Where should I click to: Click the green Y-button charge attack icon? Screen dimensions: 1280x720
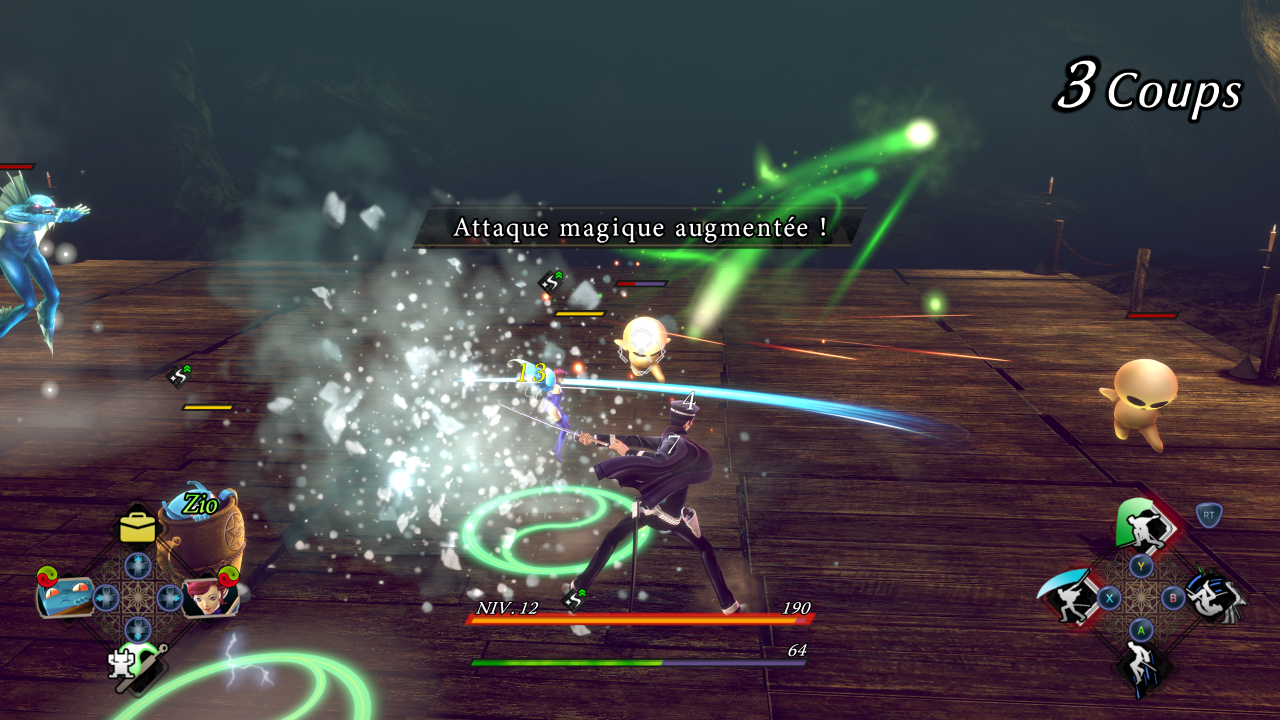[1141, 523]
